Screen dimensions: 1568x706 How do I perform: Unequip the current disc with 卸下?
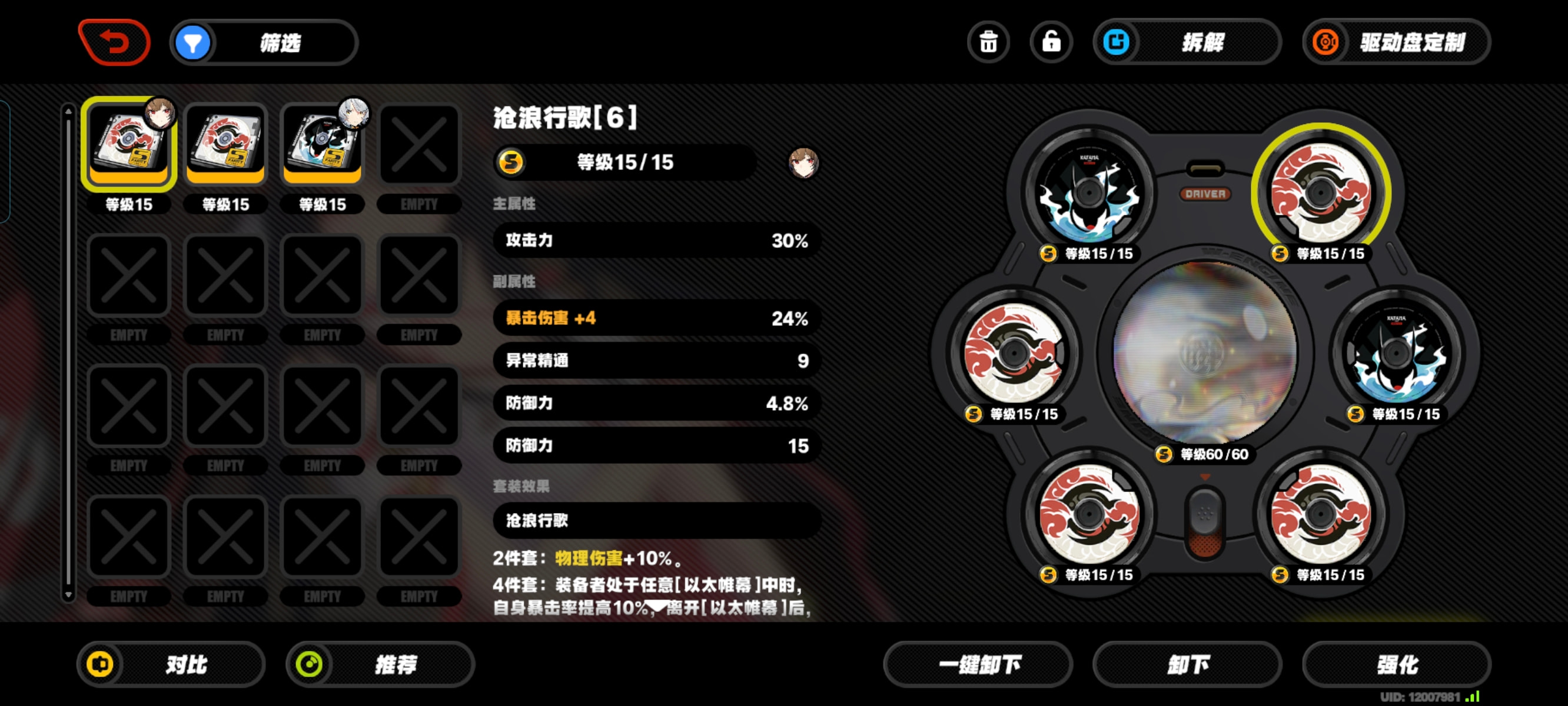click(x=1187, y=664)
